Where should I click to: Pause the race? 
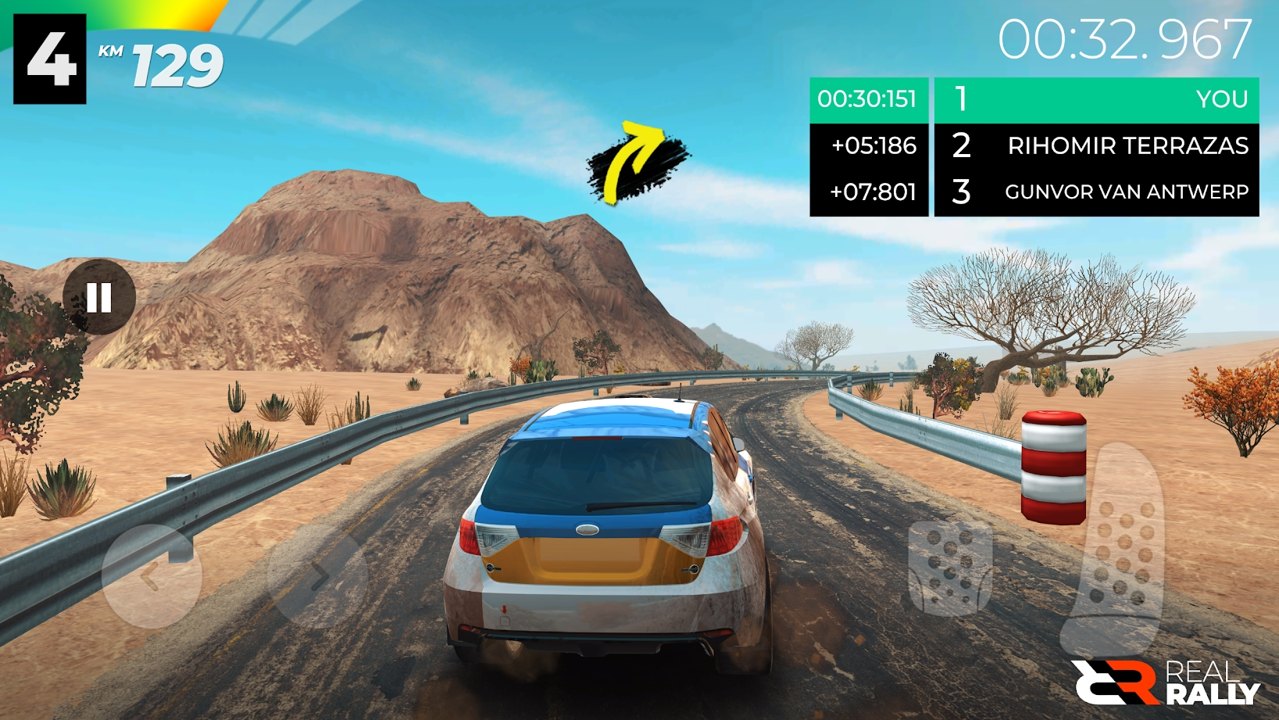(99, 297)
